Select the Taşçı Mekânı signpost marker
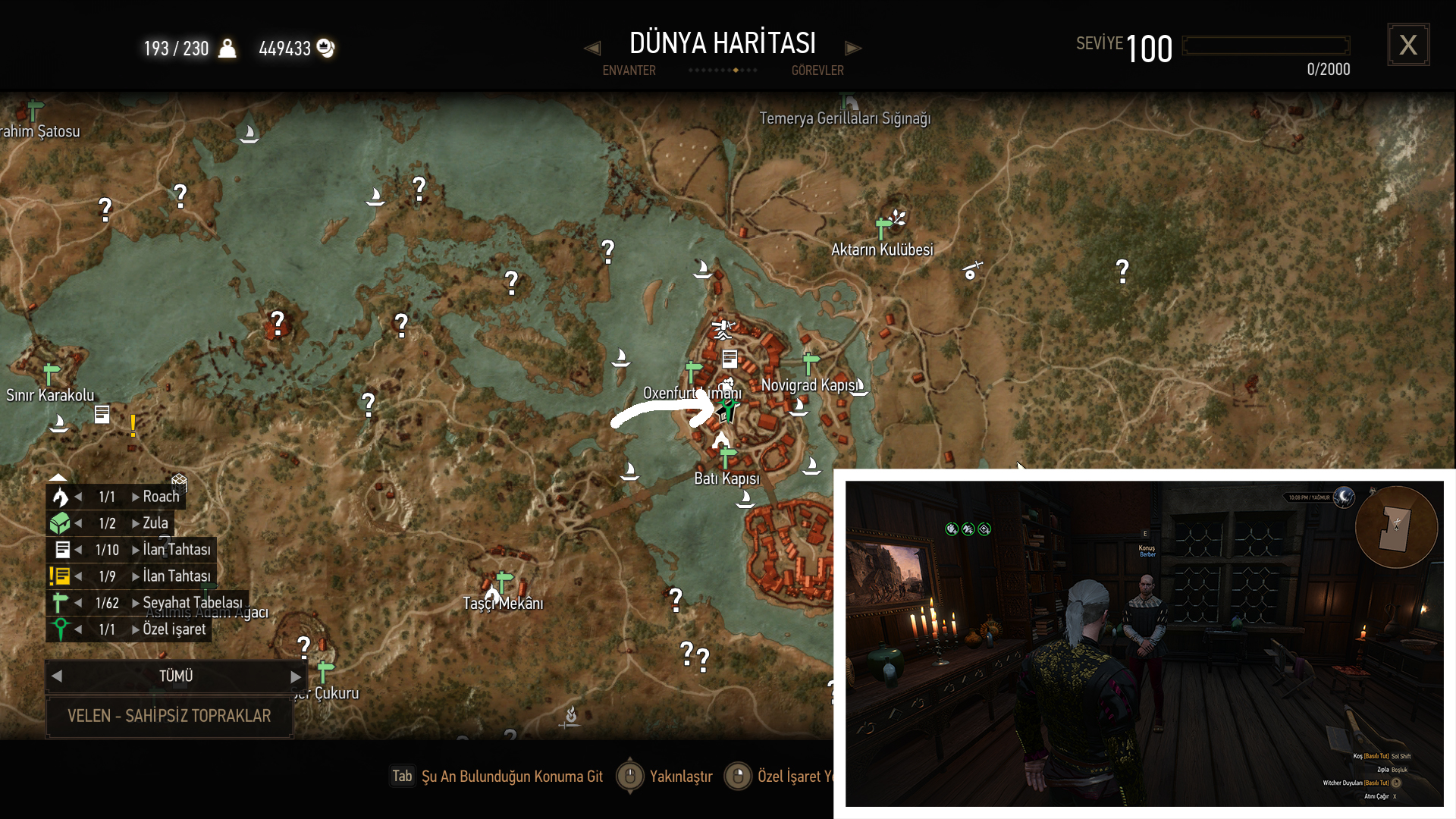Viewport: 1456px width, 819px height. 504,582
